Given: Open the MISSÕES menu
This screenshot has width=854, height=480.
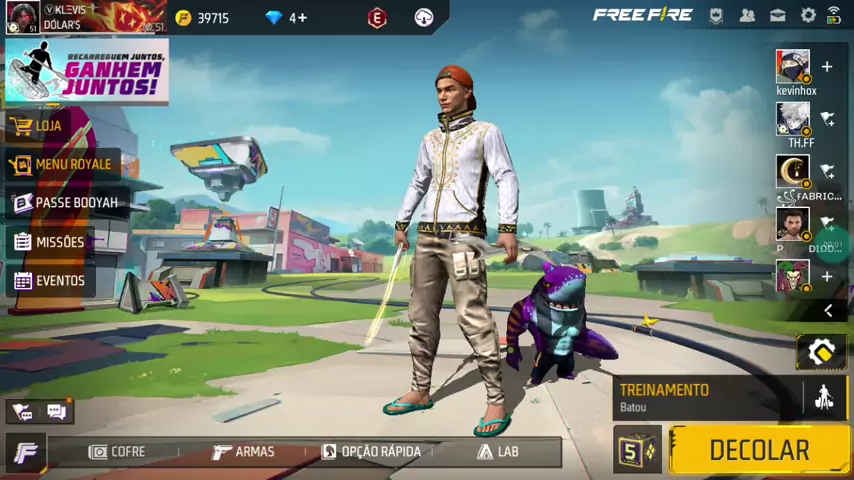Looking at the screenshot, I should point(59,242).
